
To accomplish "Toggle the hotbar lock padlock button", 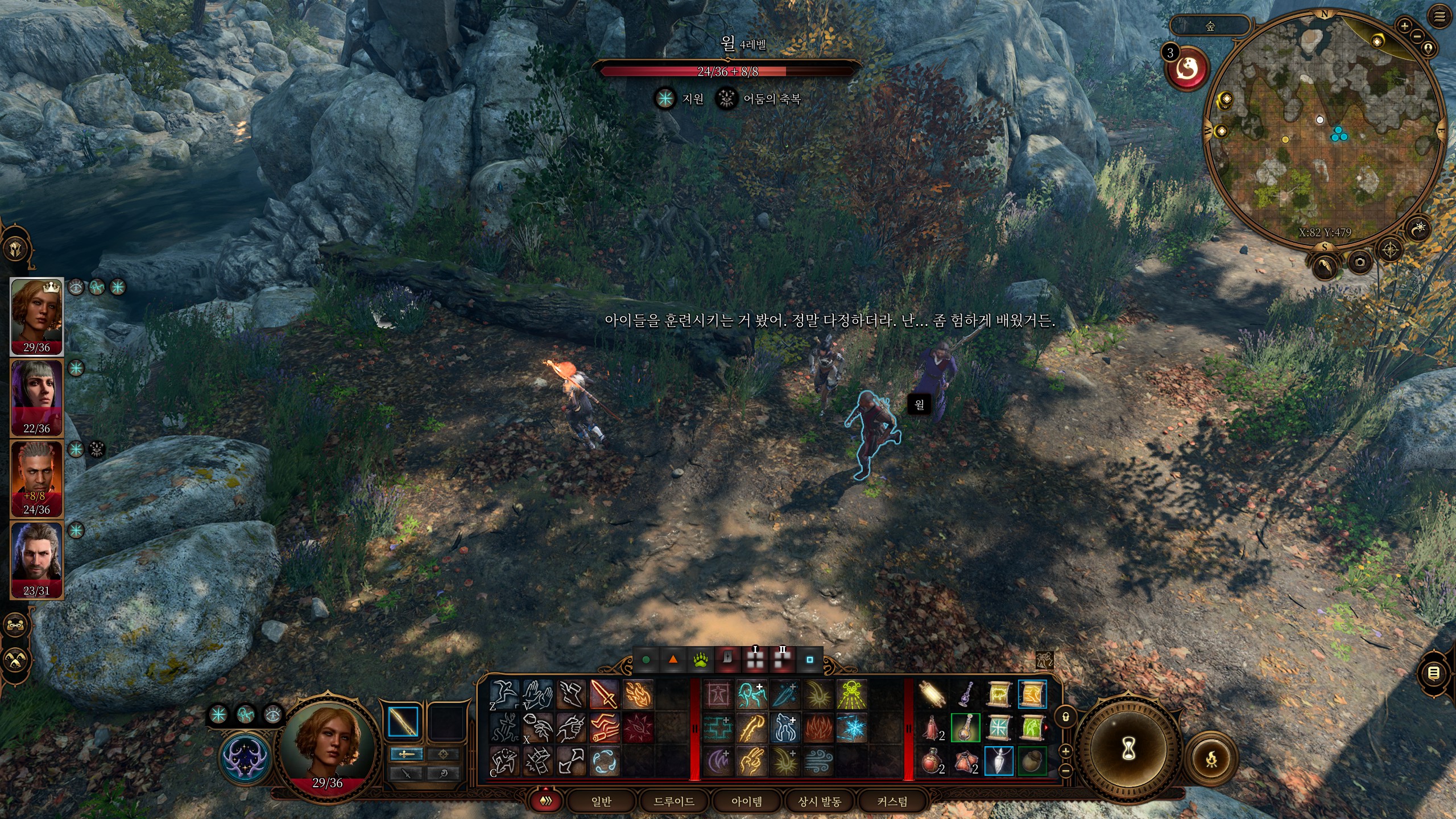I will [1066, 717].
